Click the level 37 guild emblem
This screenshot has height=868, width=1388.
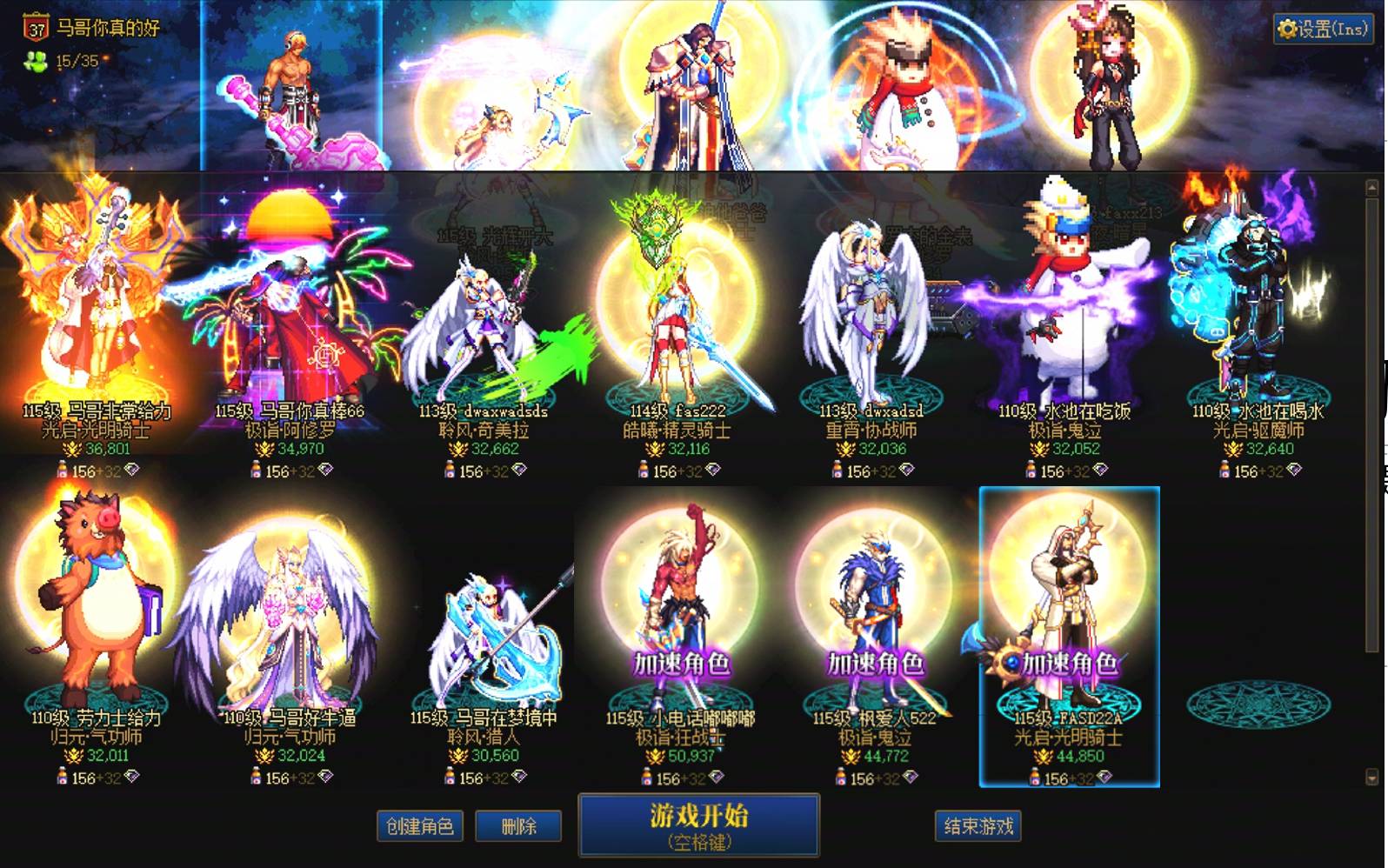pos(33,23)
